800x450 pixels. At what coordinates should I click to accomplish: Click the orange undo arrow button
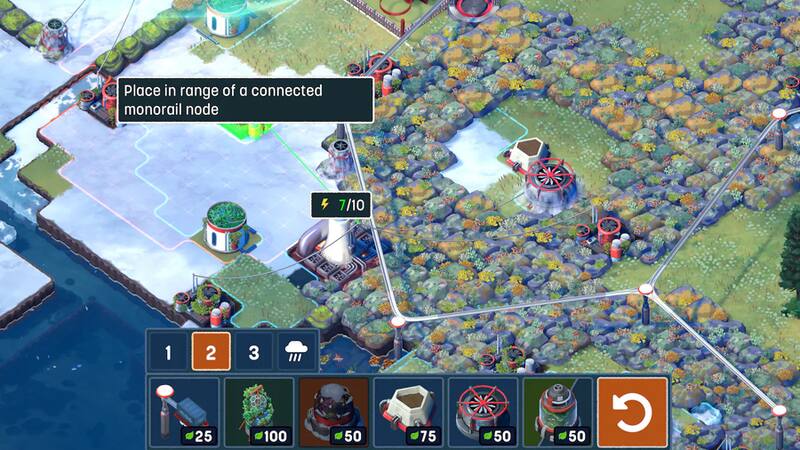632,411
